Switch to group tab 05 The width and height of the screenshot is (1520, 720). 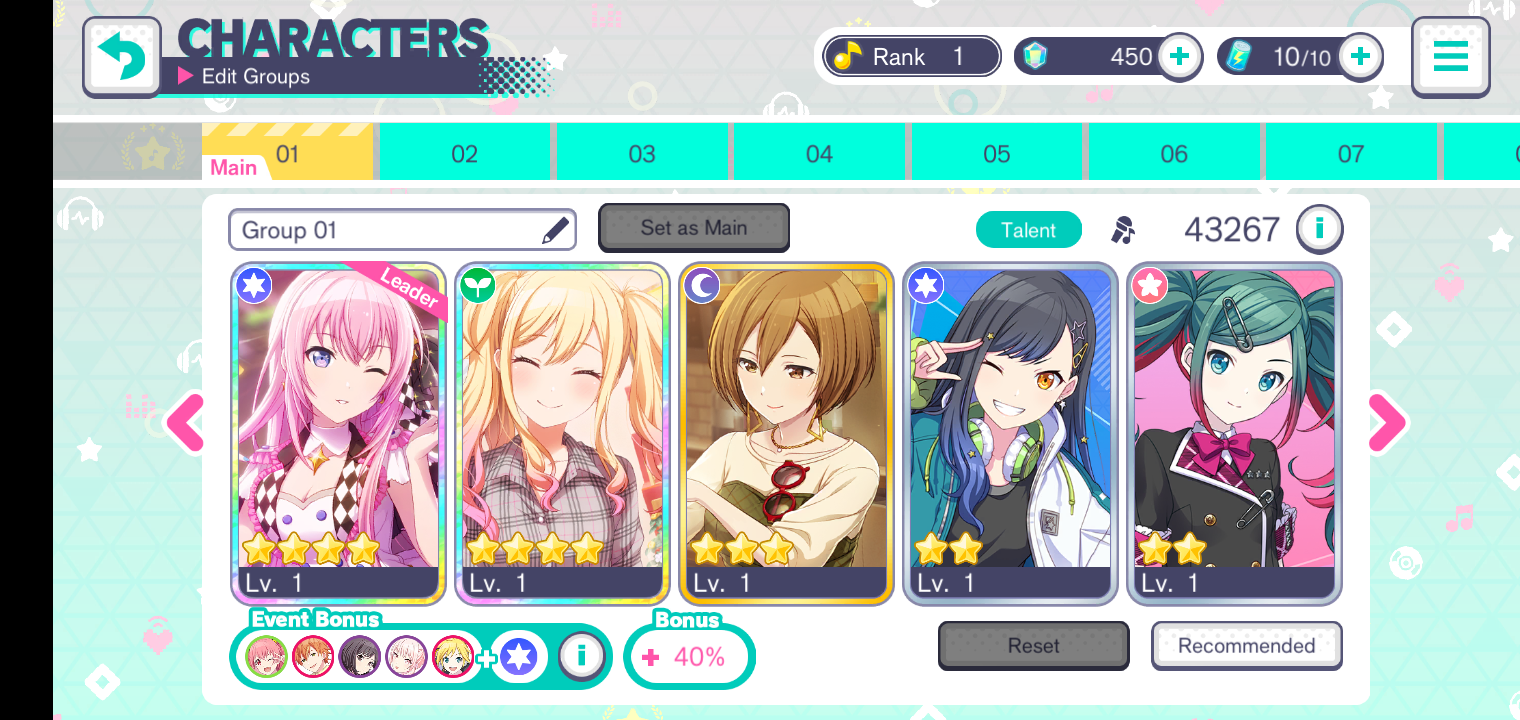[x=996, y=154]
